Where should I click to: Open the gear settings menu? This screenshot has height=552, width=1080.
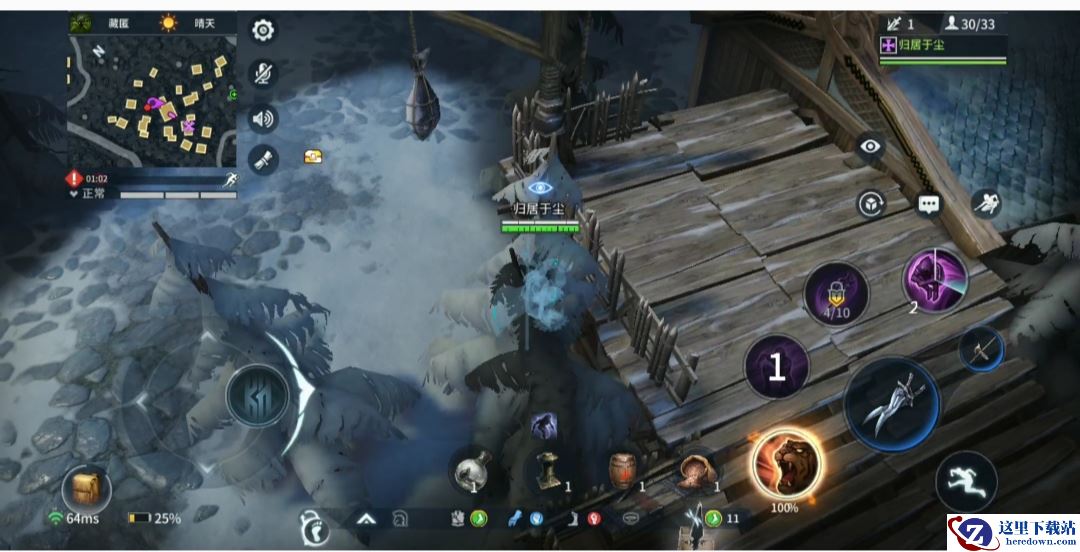(x=263, y=30)
